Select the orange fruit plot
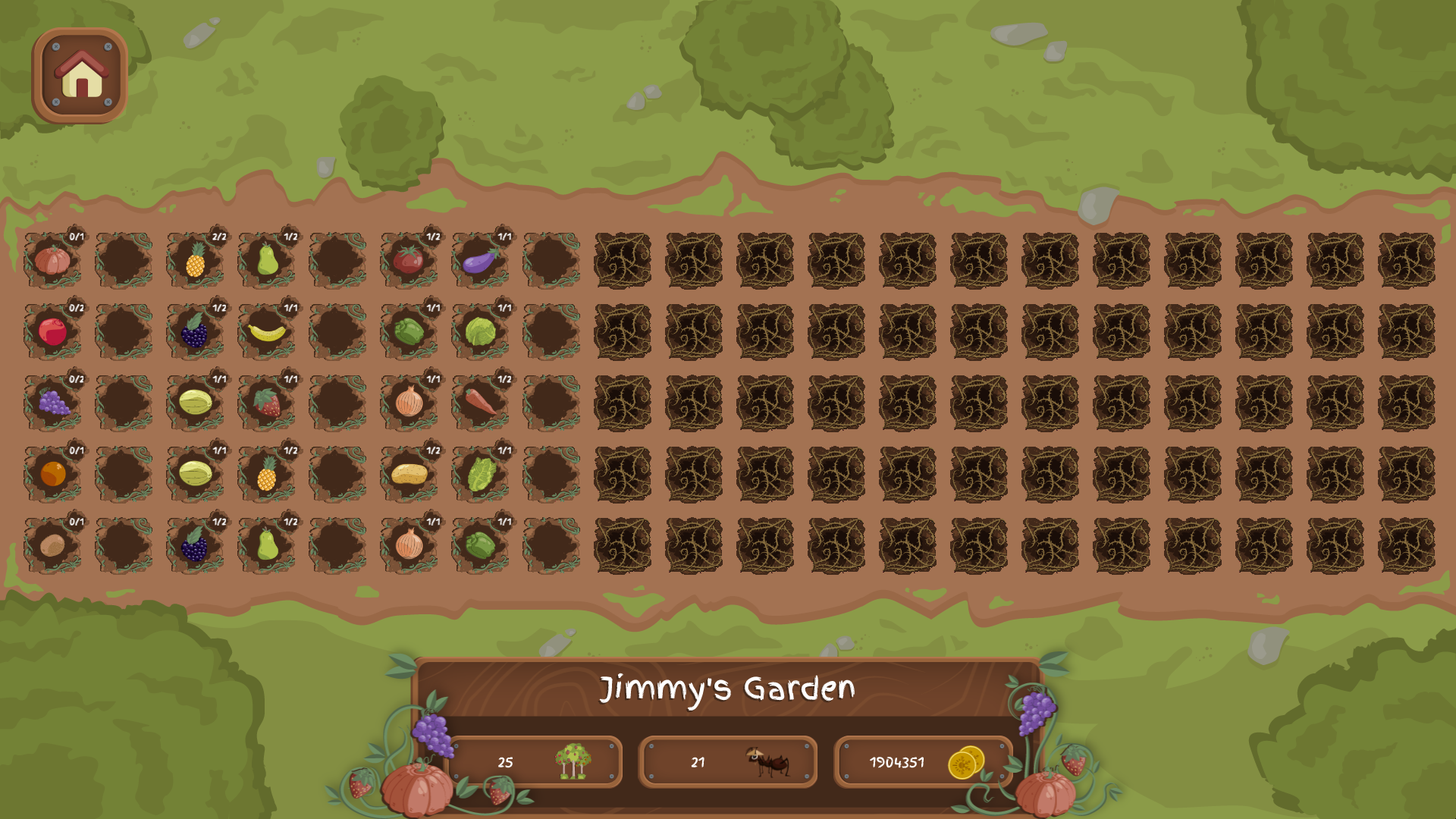The image size is (1456, 819). point(52,474)
